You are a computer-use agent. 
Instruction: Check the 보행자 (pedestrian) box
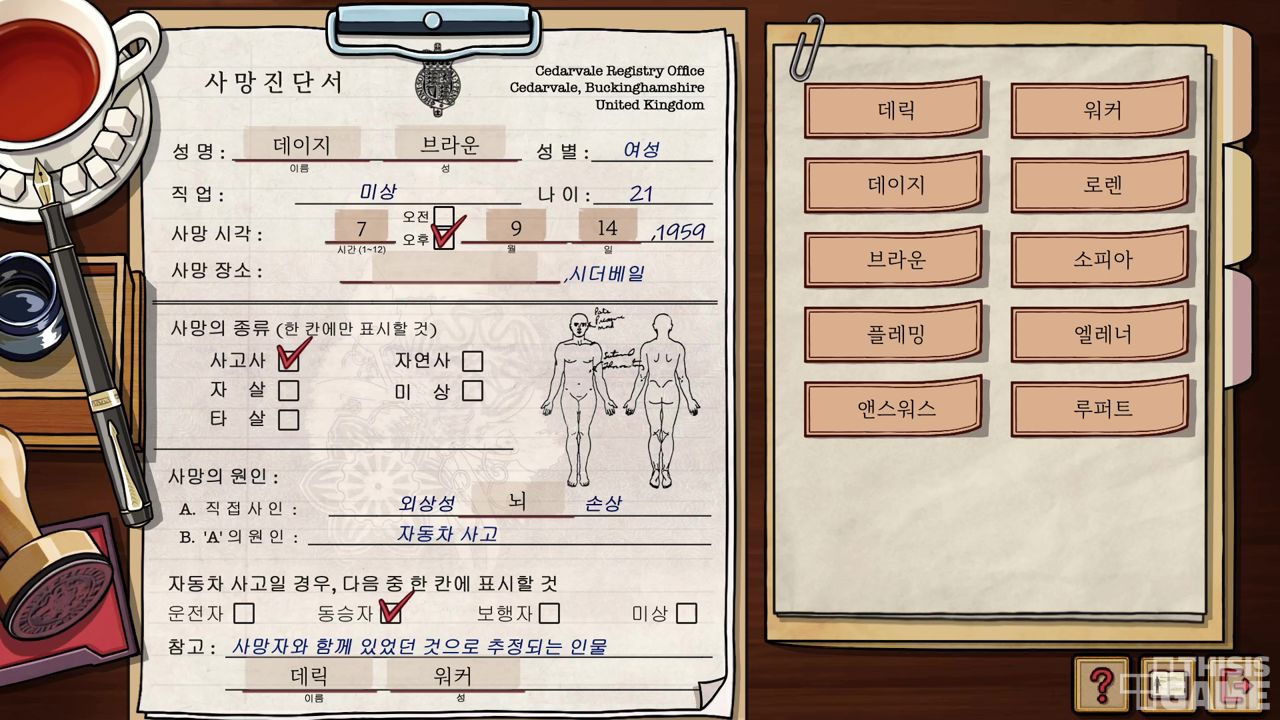[549, 612]
